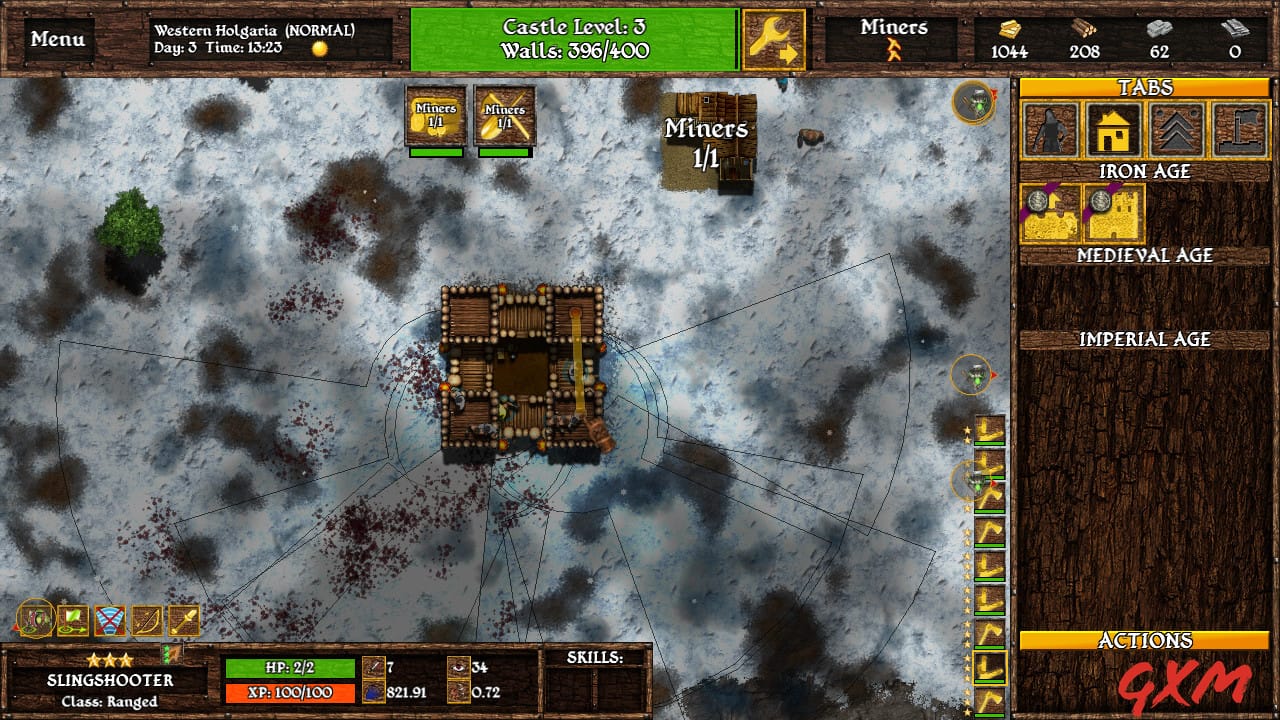Switch to the buildings tab with house icon
1280x720 pixels.
[x=1113, y=131]
